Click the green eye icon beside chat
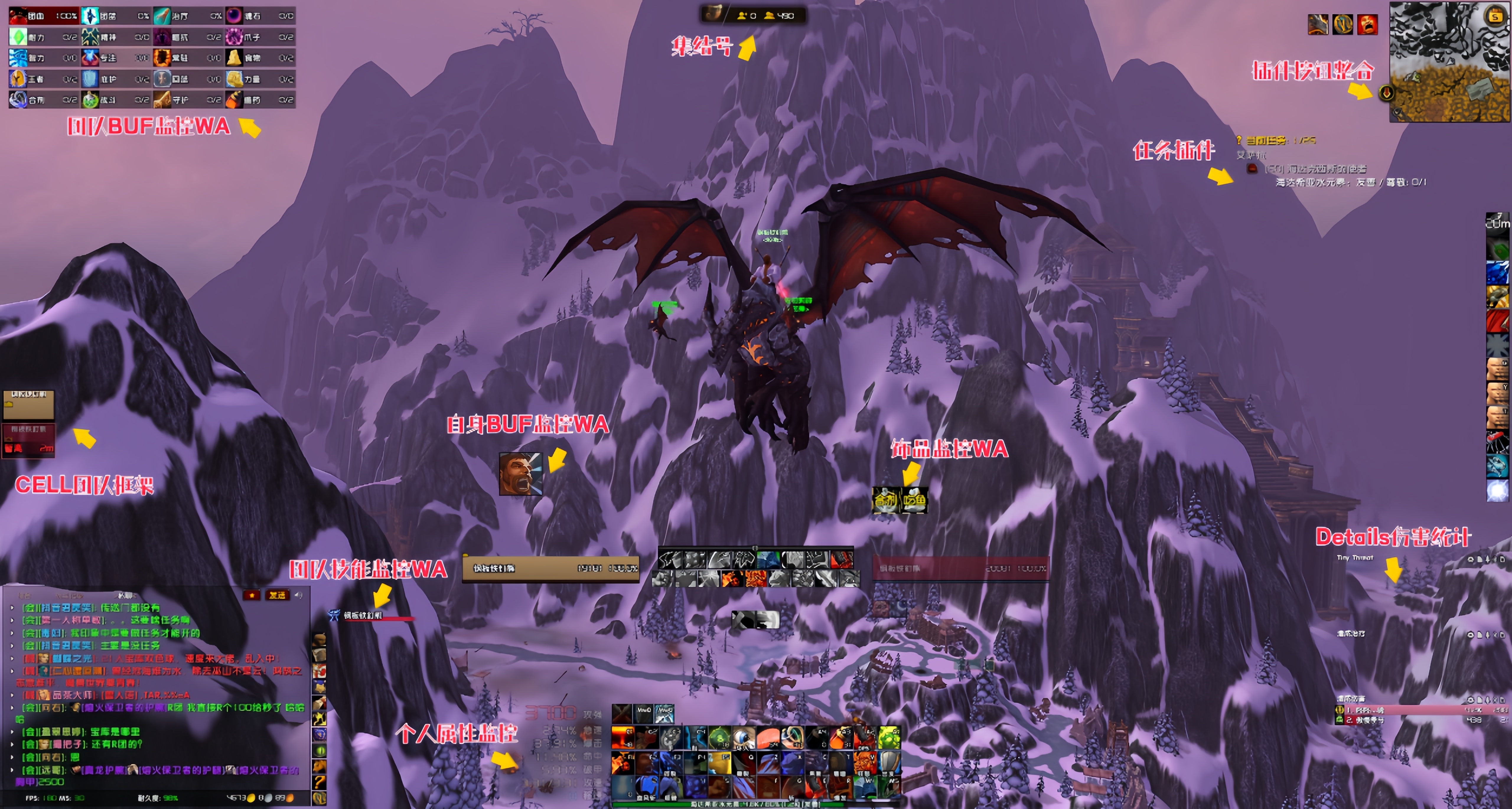The image size is (1512, 809). click(x=319, y=750)
